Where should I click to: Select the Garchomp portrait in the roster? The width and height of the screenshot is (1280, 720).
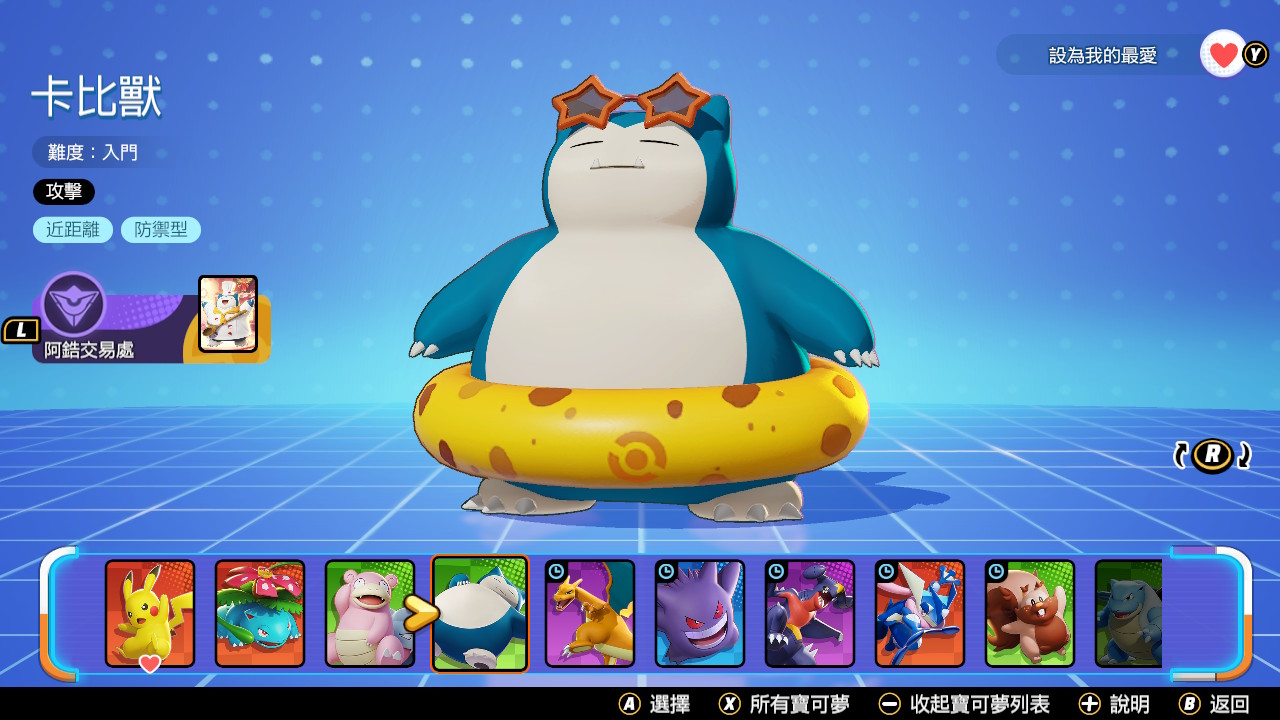click(809, 614)
